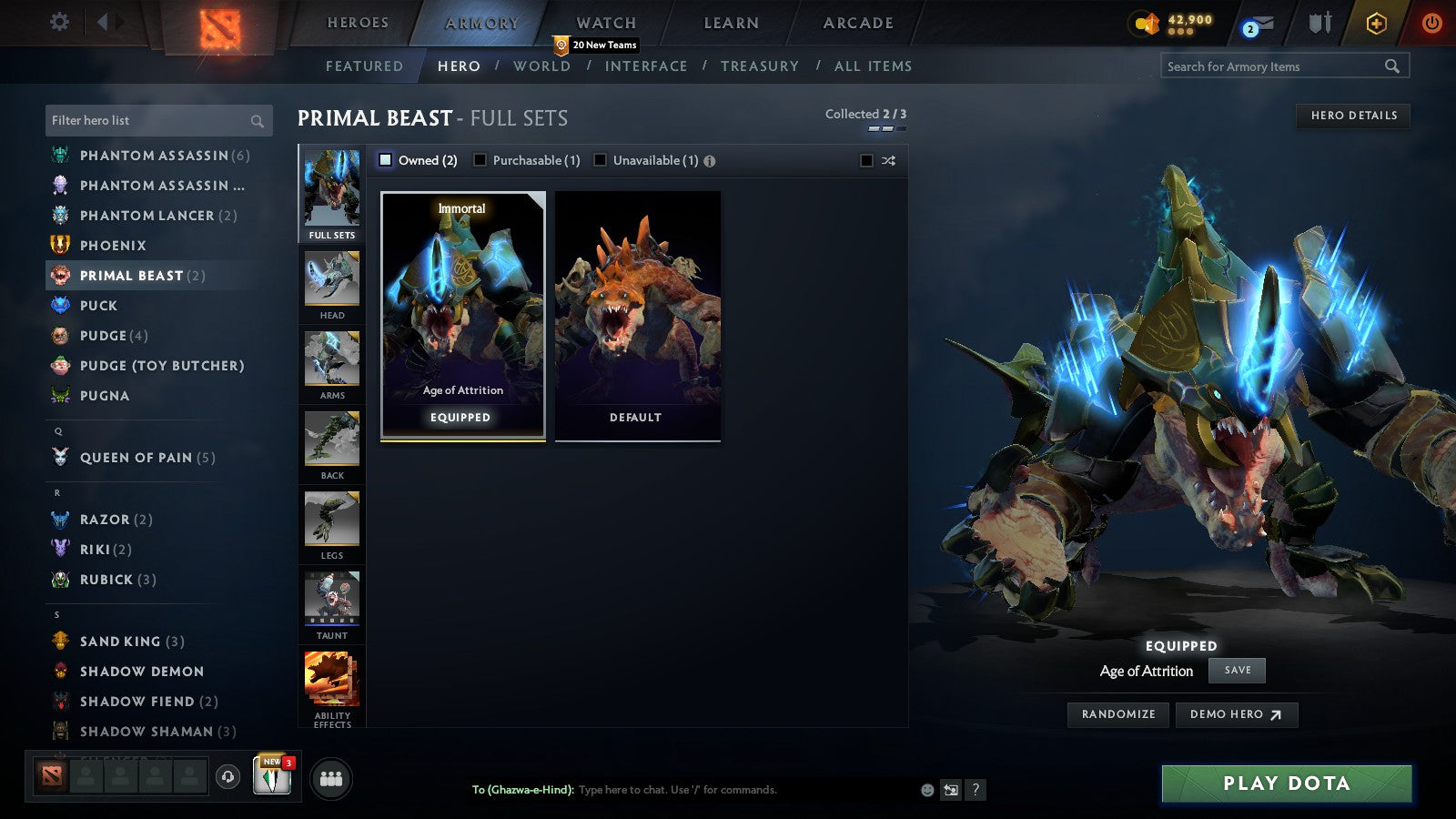Click the Play Dota button

pyautogui.click(x=1286, y=784)
